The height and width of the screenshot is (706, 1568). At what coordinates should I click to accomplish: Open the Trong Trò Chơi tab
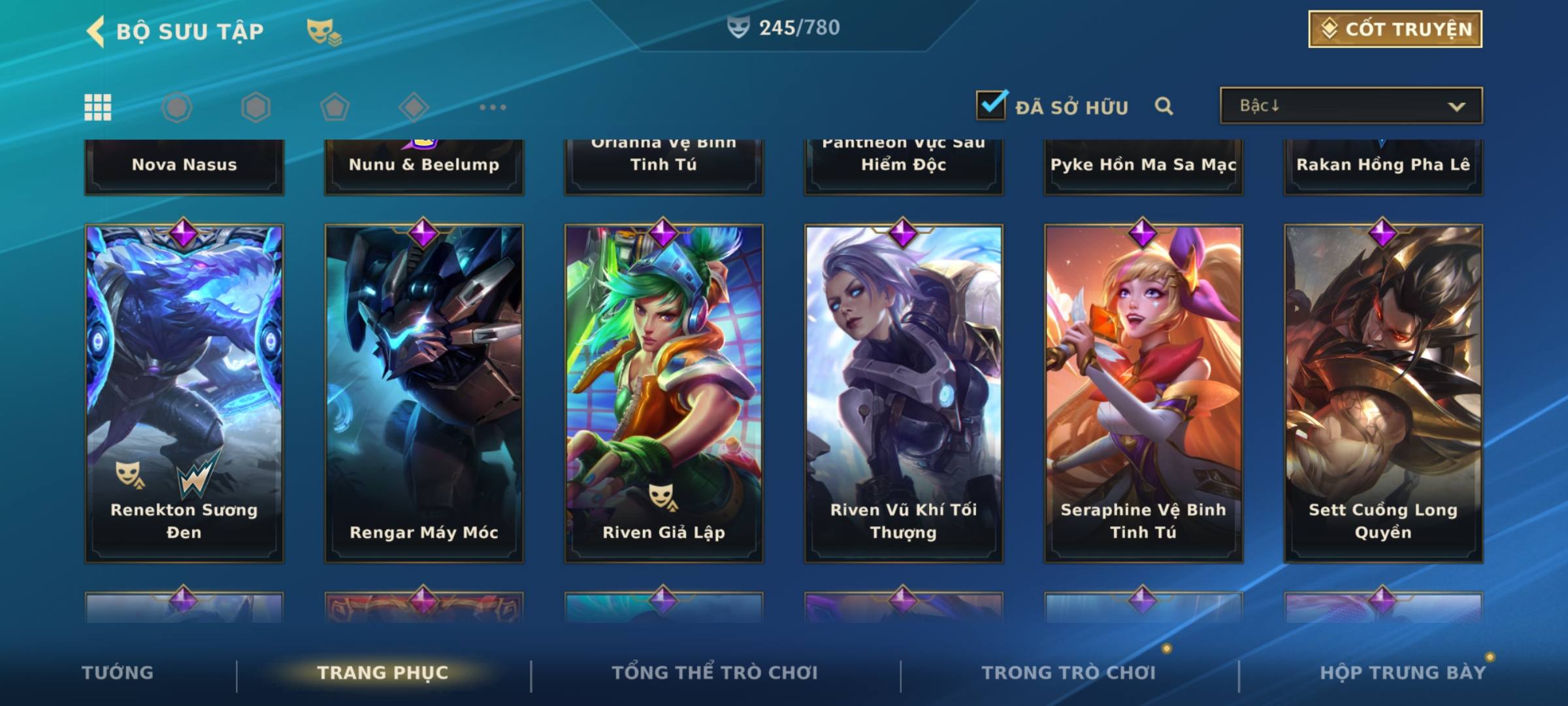pyautogui.click(x=1068, y=673)
